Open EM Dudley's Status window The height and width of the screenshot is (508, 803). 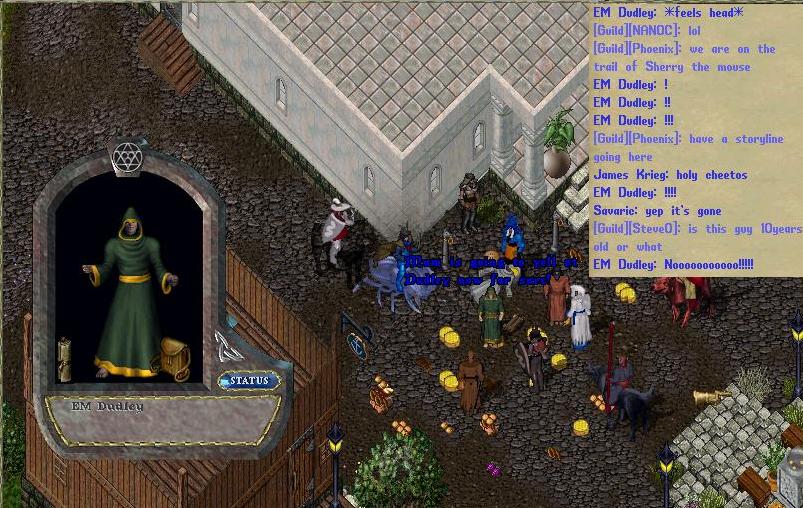click(249, 381)
